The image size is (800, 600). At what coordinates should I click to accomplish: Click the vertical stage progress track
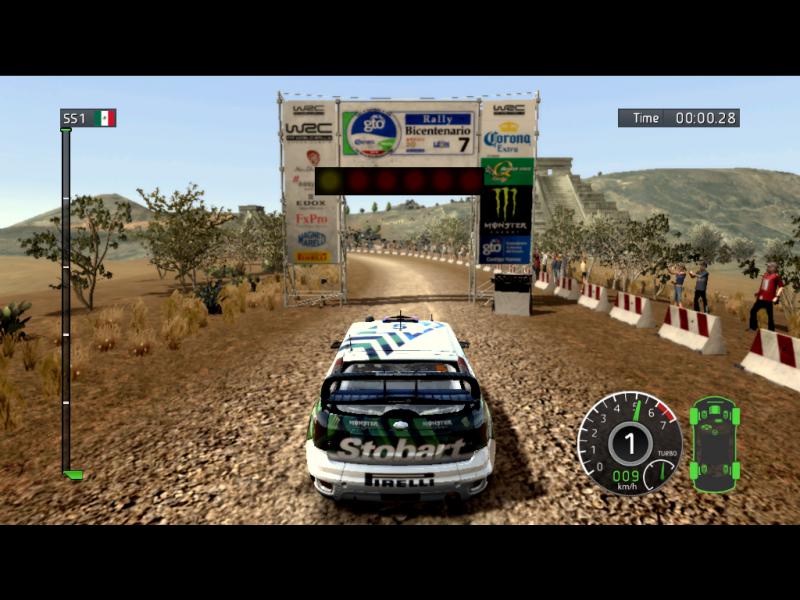(x=66, y=300)
